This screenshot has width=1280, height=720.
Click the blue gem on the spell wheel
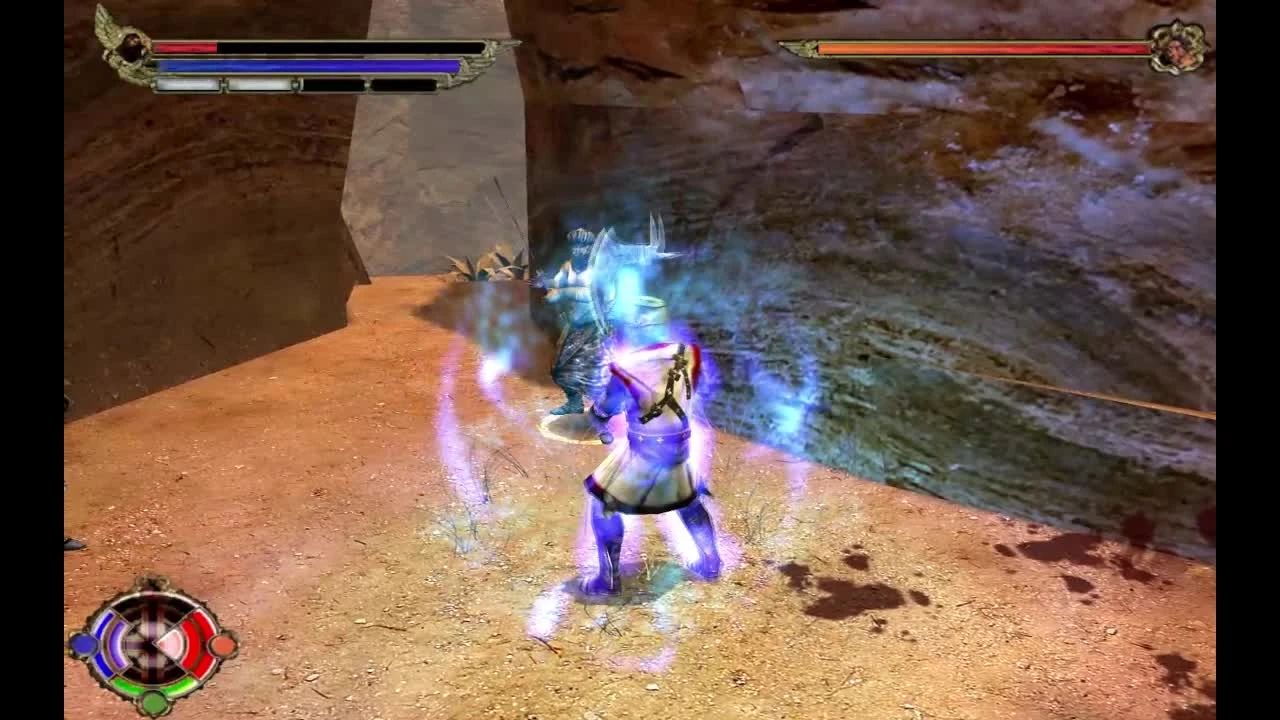tap(83, 644)
